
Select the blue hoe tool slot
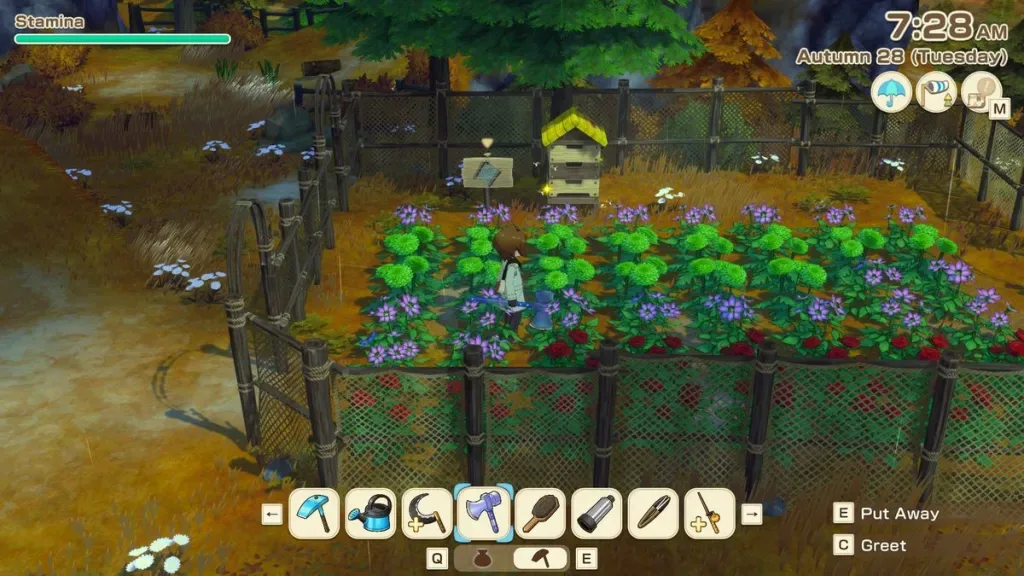314,514
